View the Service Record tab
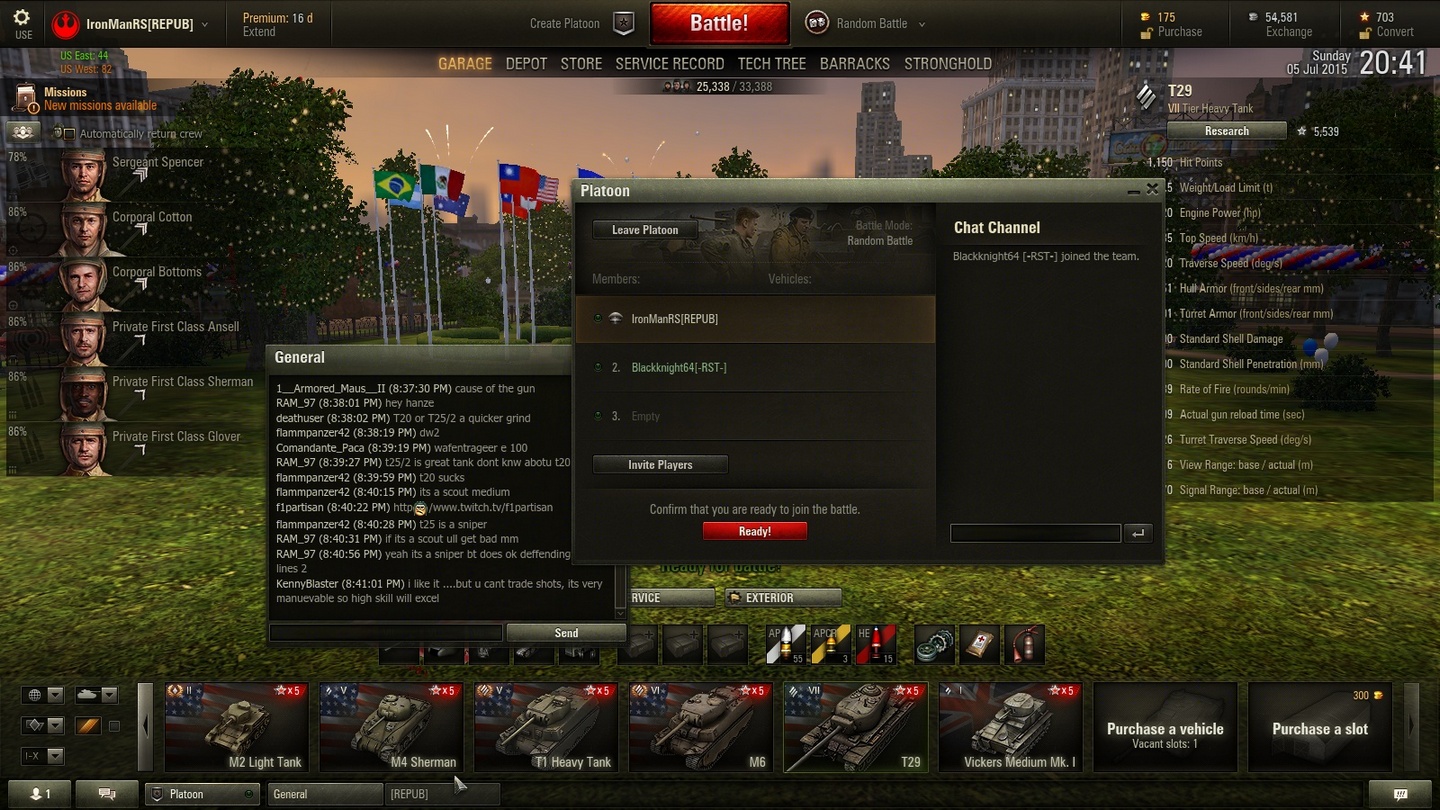This screenshot has height=810, width=1440. point(669,64)
